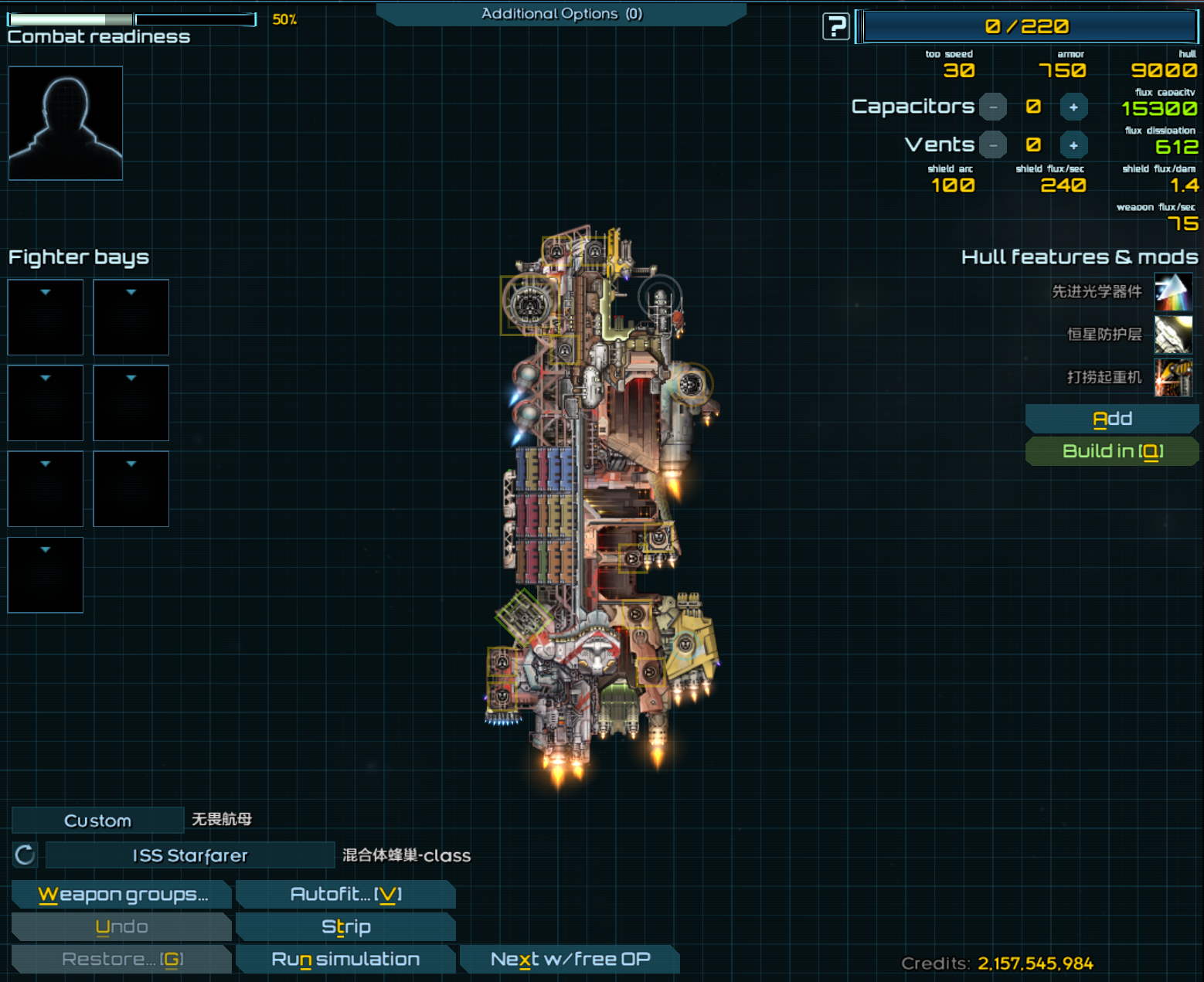Open the Additional Options panel
Viewport: 1204px width, 982px height.
(x=561, y=14)
